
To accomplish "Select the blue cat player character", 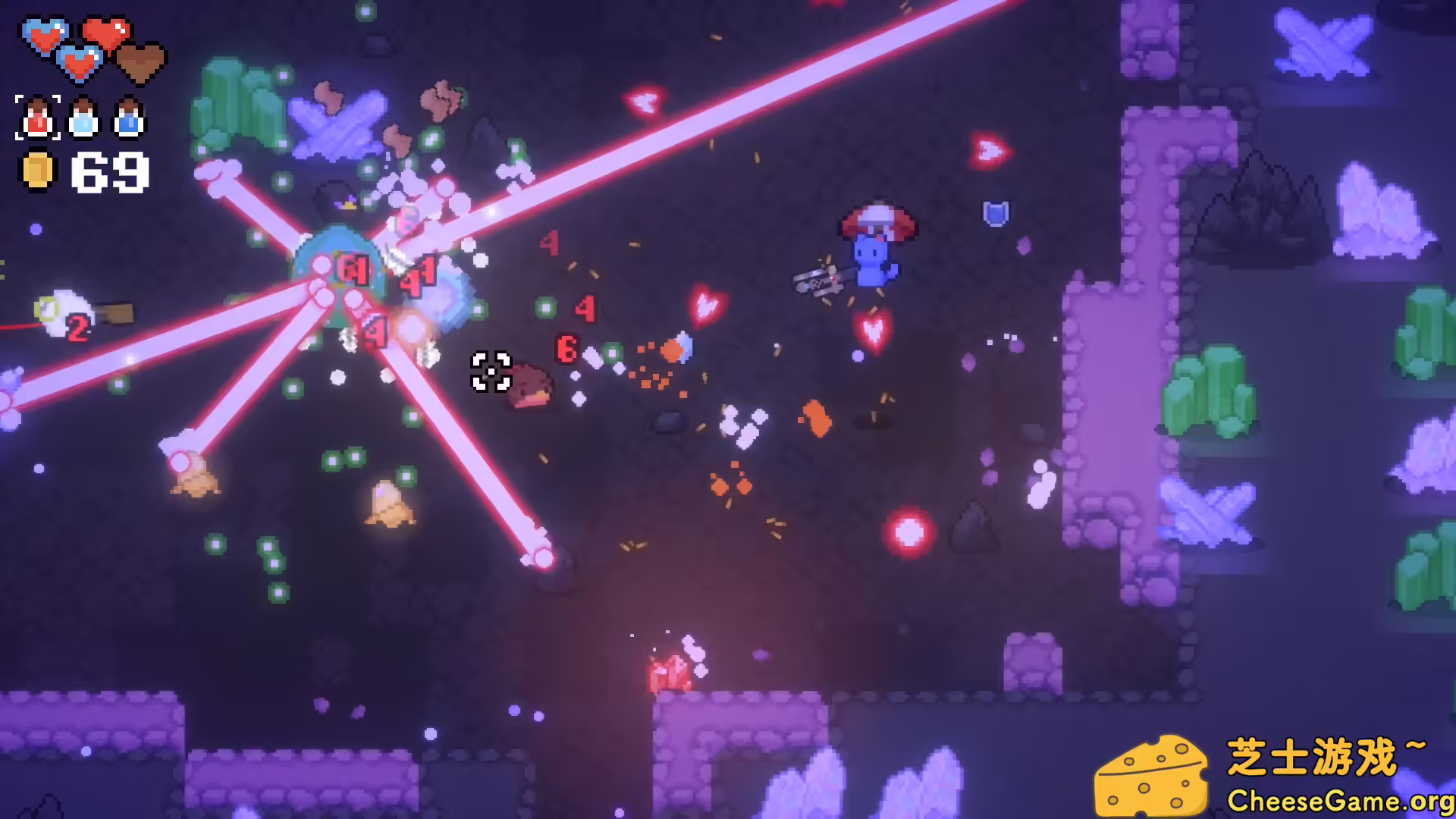I will coord(872,262).
